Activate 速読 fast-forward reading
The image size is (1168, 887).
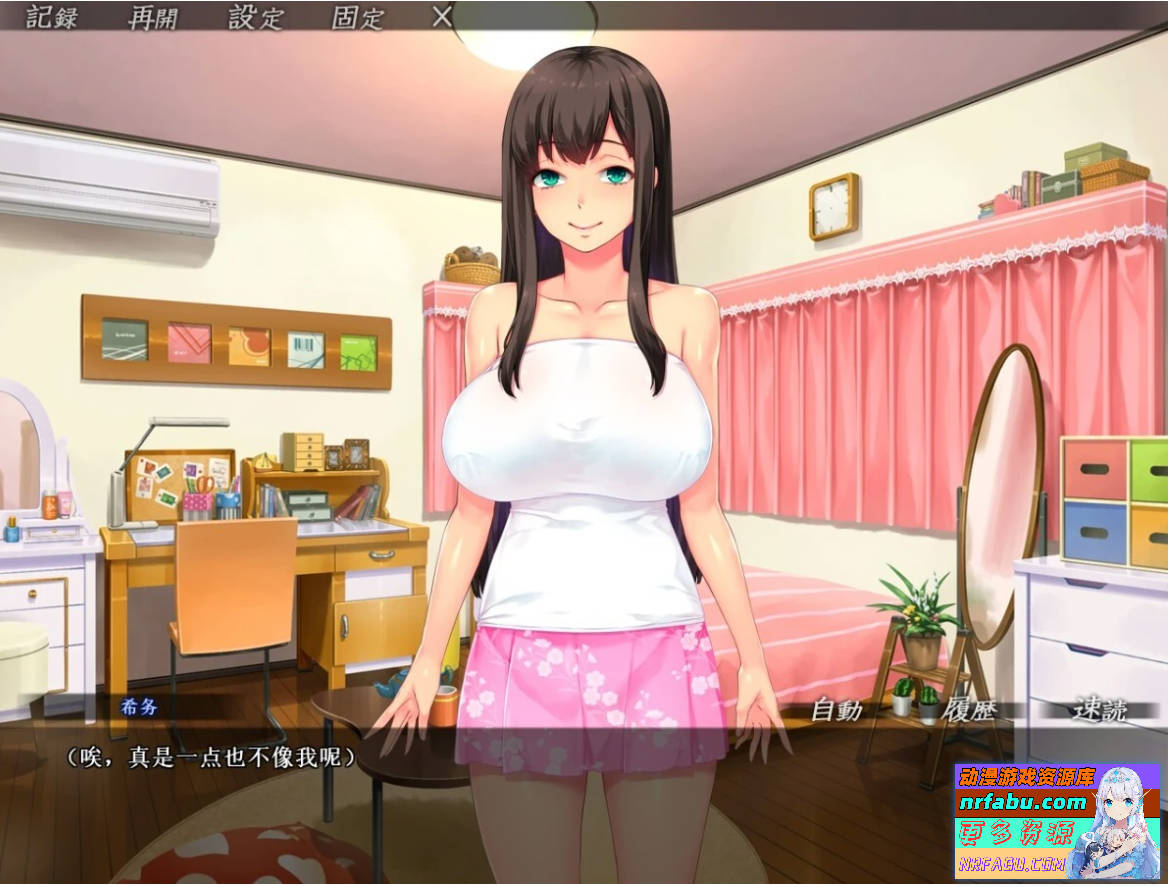[1099, 710]
